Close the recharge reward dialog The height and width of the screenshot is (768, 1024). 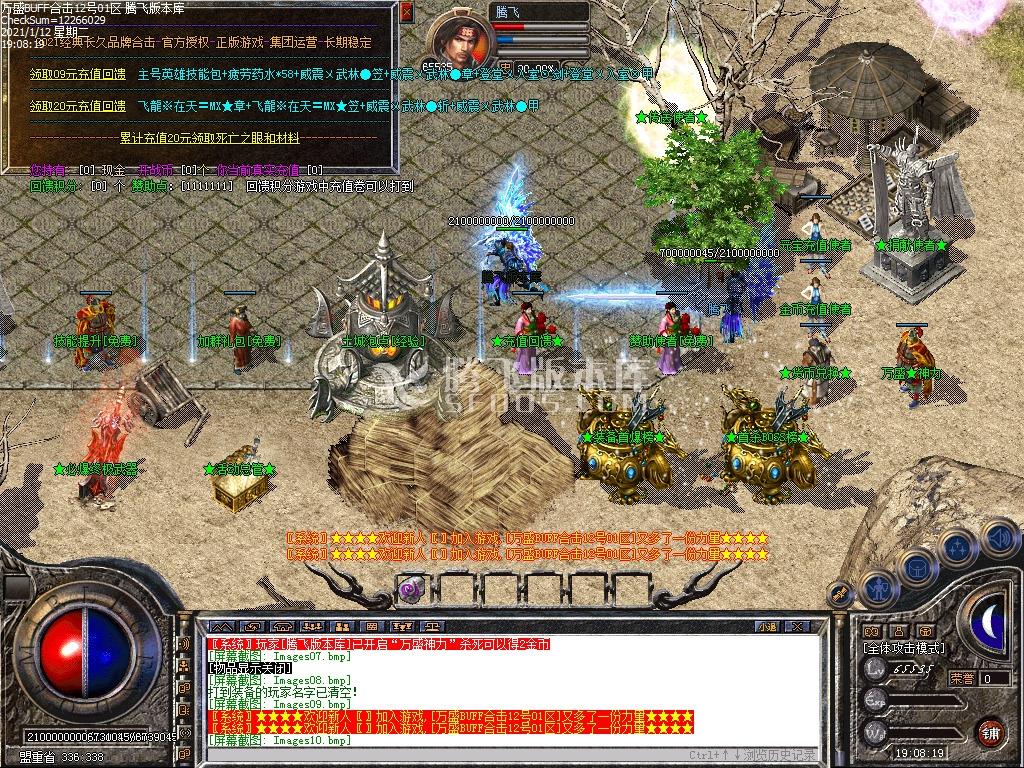405,14
